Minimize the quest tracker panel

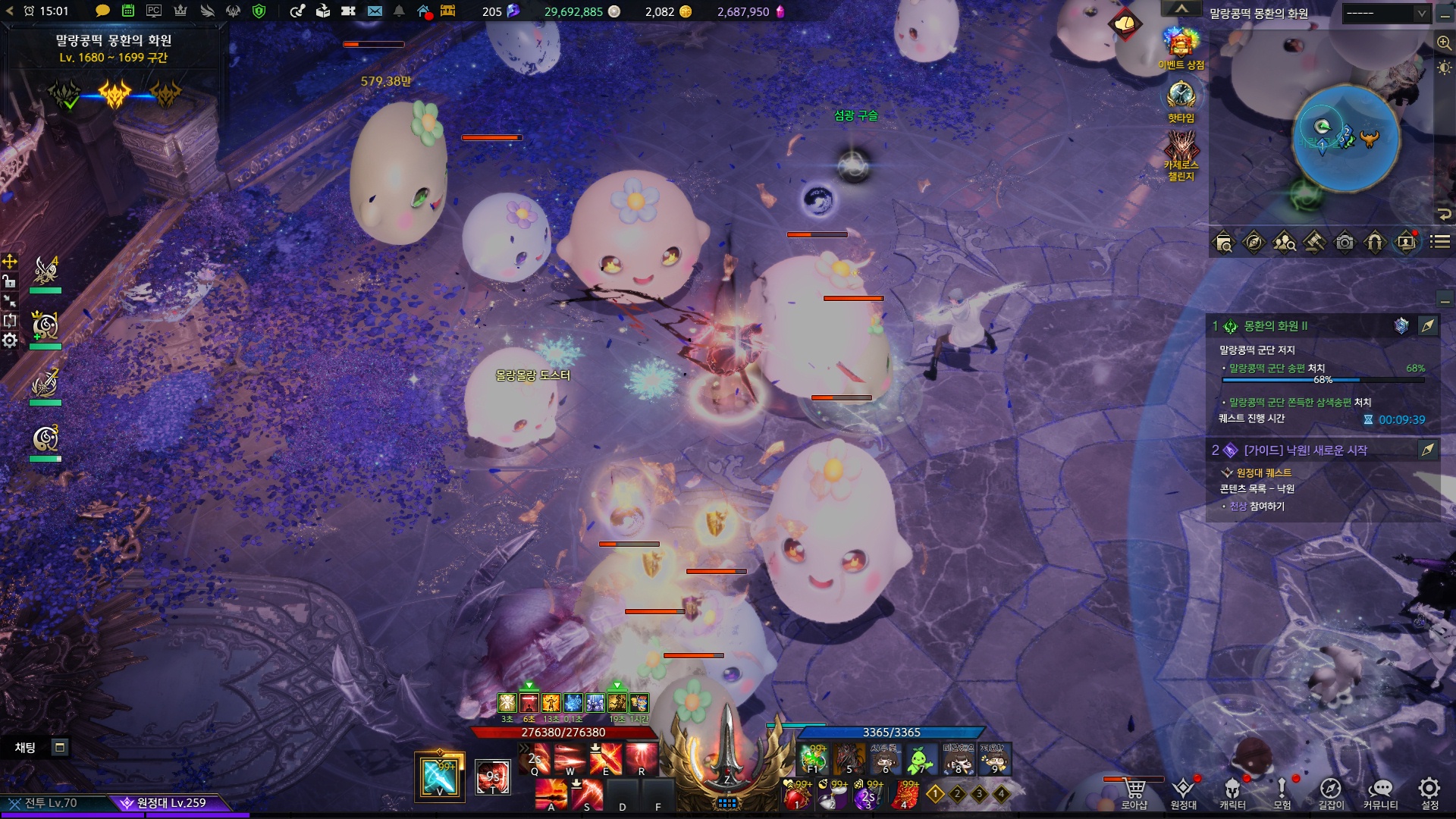pos(1445,301)
